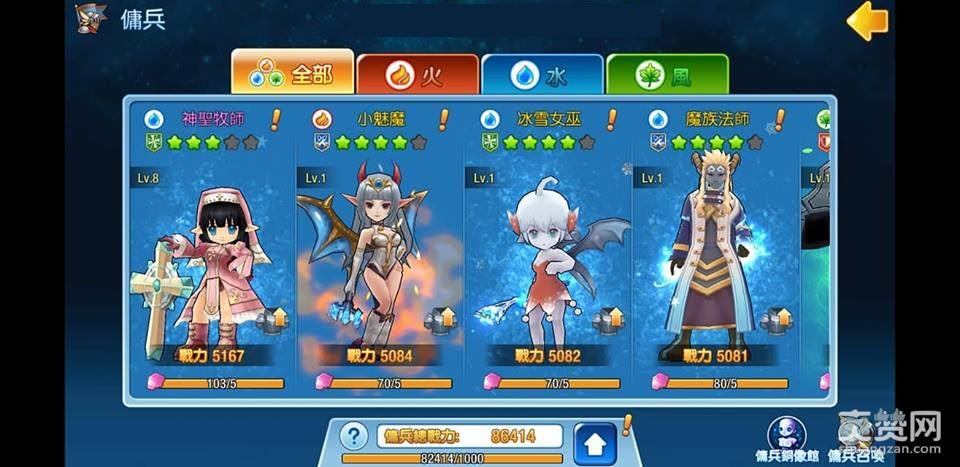Click upgrade arrow icon on 神聖牧師 card

[272, 320]
